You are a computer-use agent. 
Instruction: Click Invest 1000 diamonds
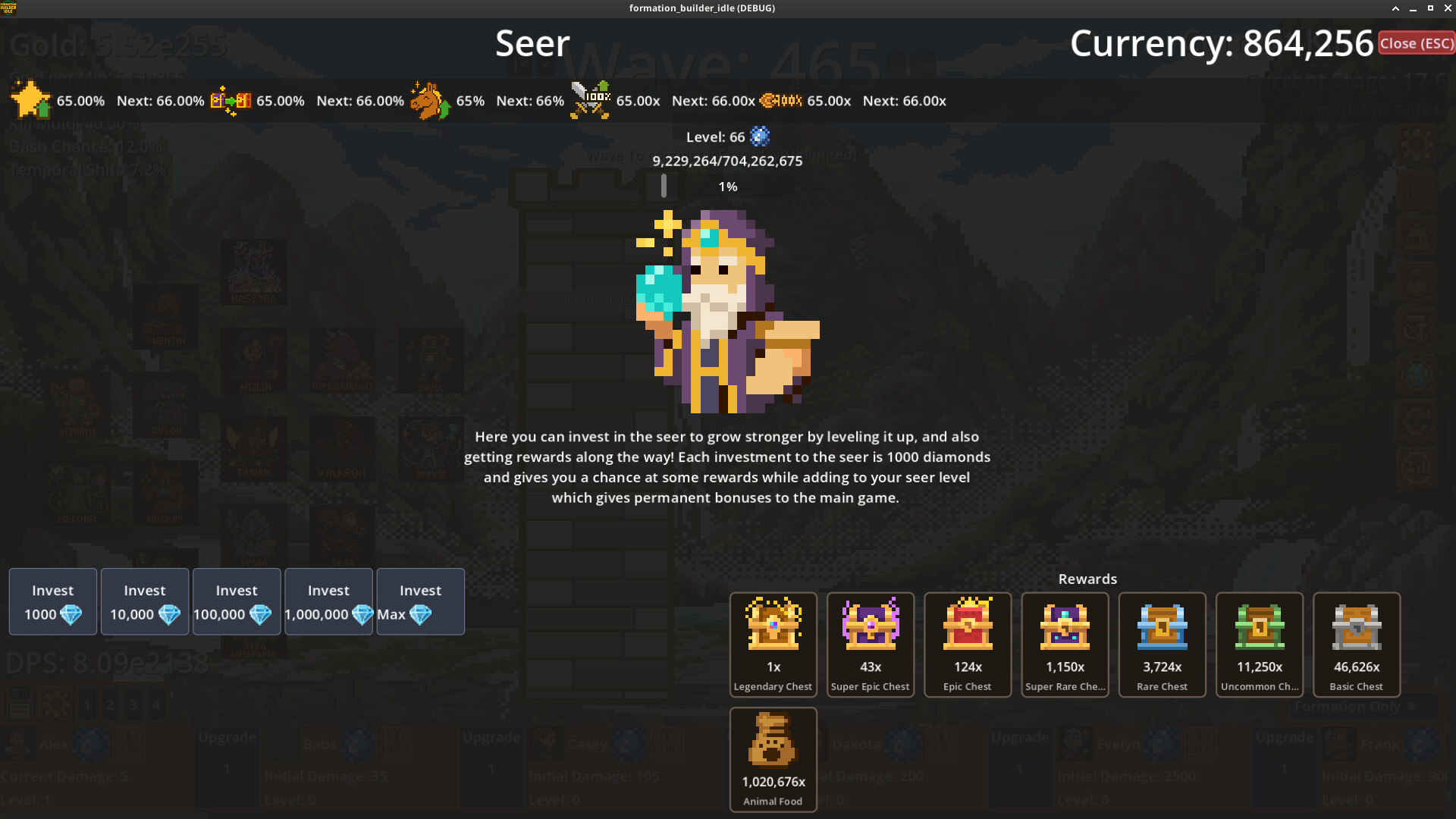pos(52,601)
